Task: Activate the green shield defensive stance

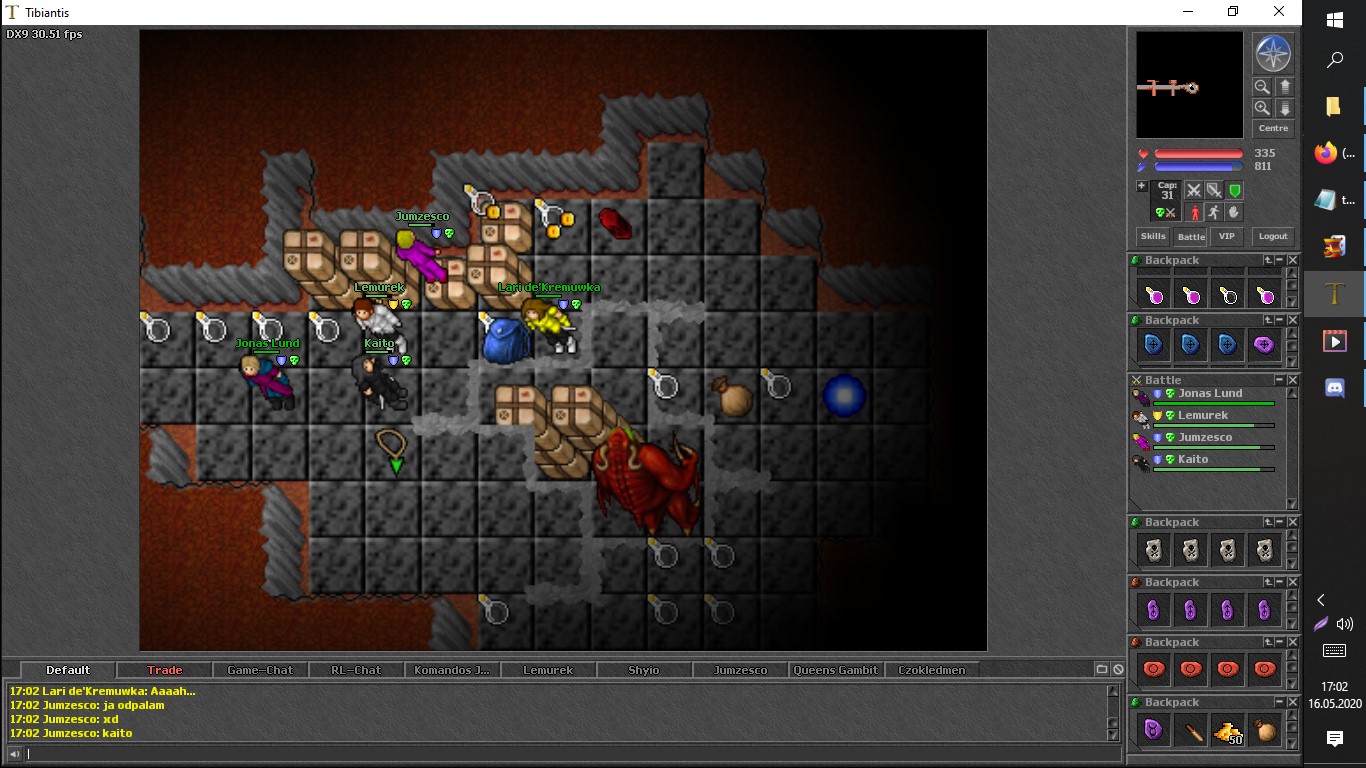Action: point(1235,190)
